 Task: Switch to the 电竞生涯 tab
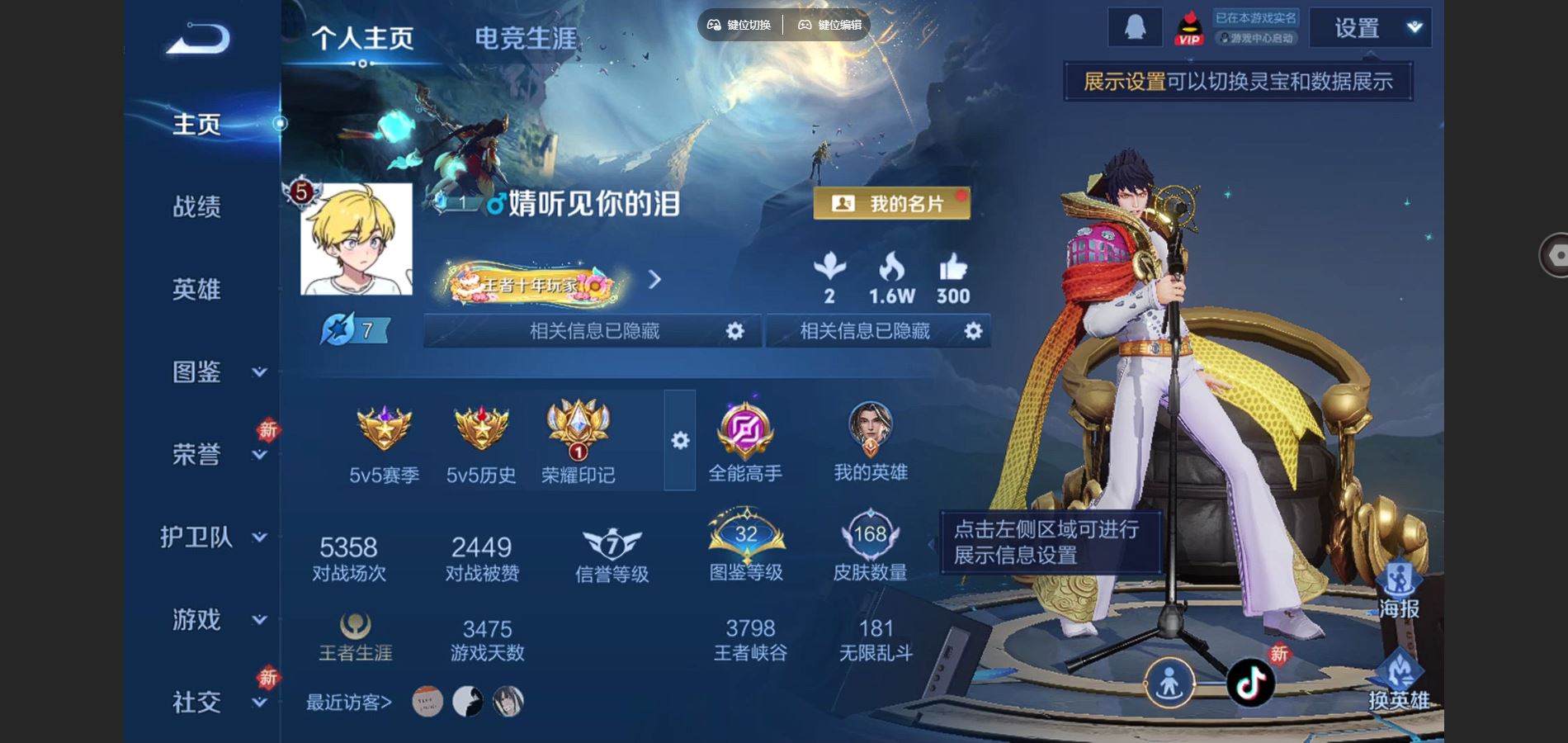tap(525, 38)
